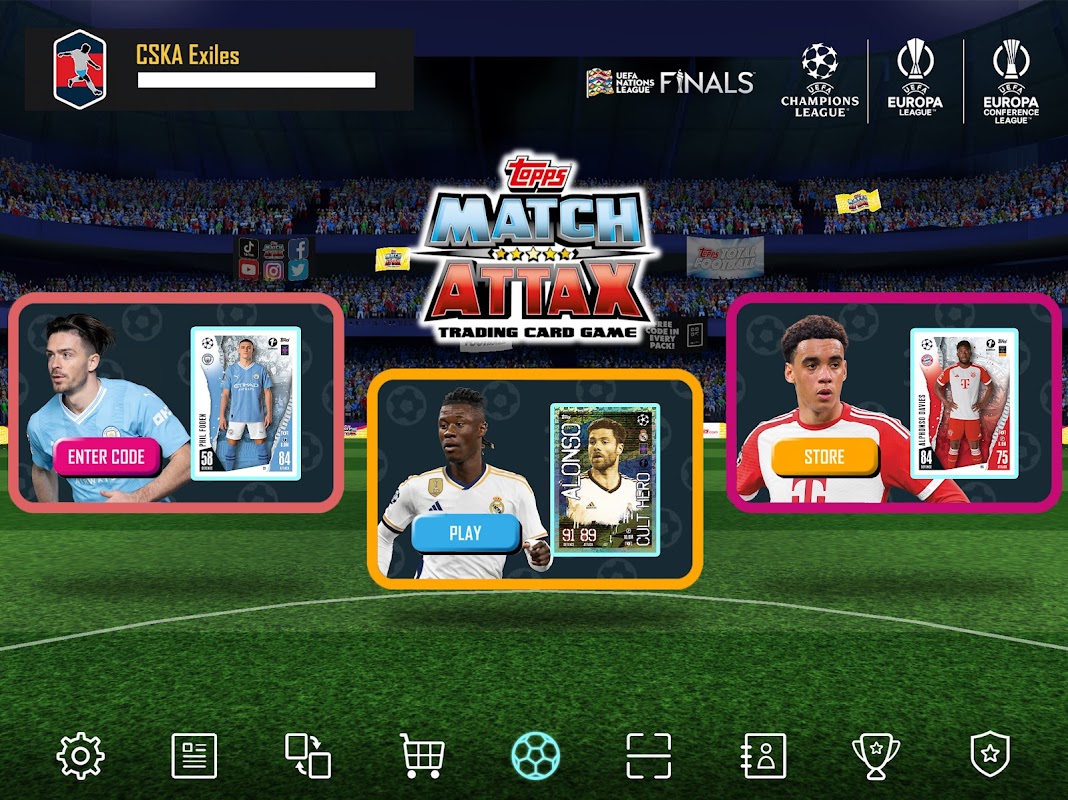Follow the Instagram link
Screen dimensions: 1068x800
[x=274, y=270]
